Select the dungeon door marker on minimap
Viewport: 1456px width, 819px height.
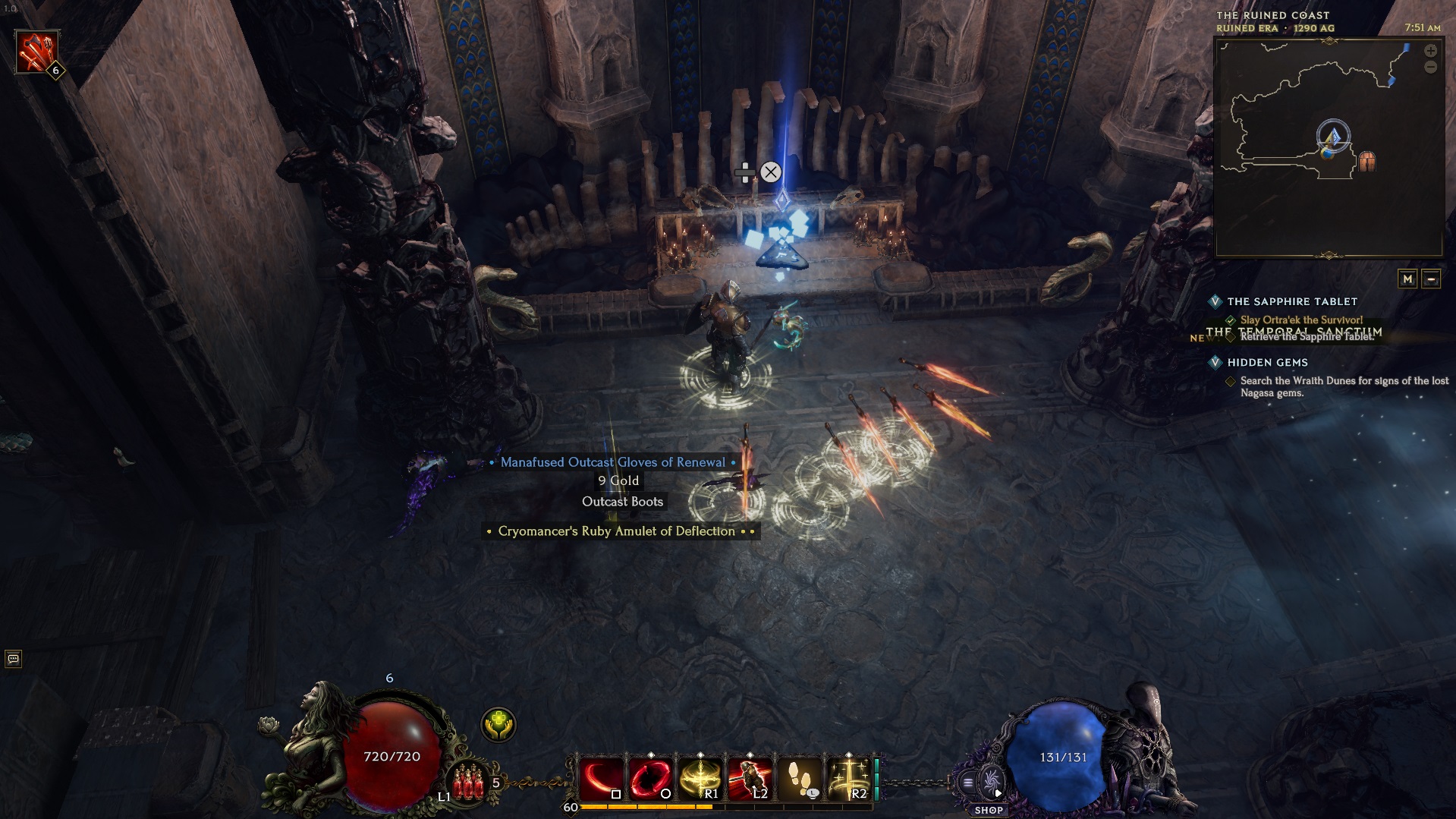point(1366,161)
